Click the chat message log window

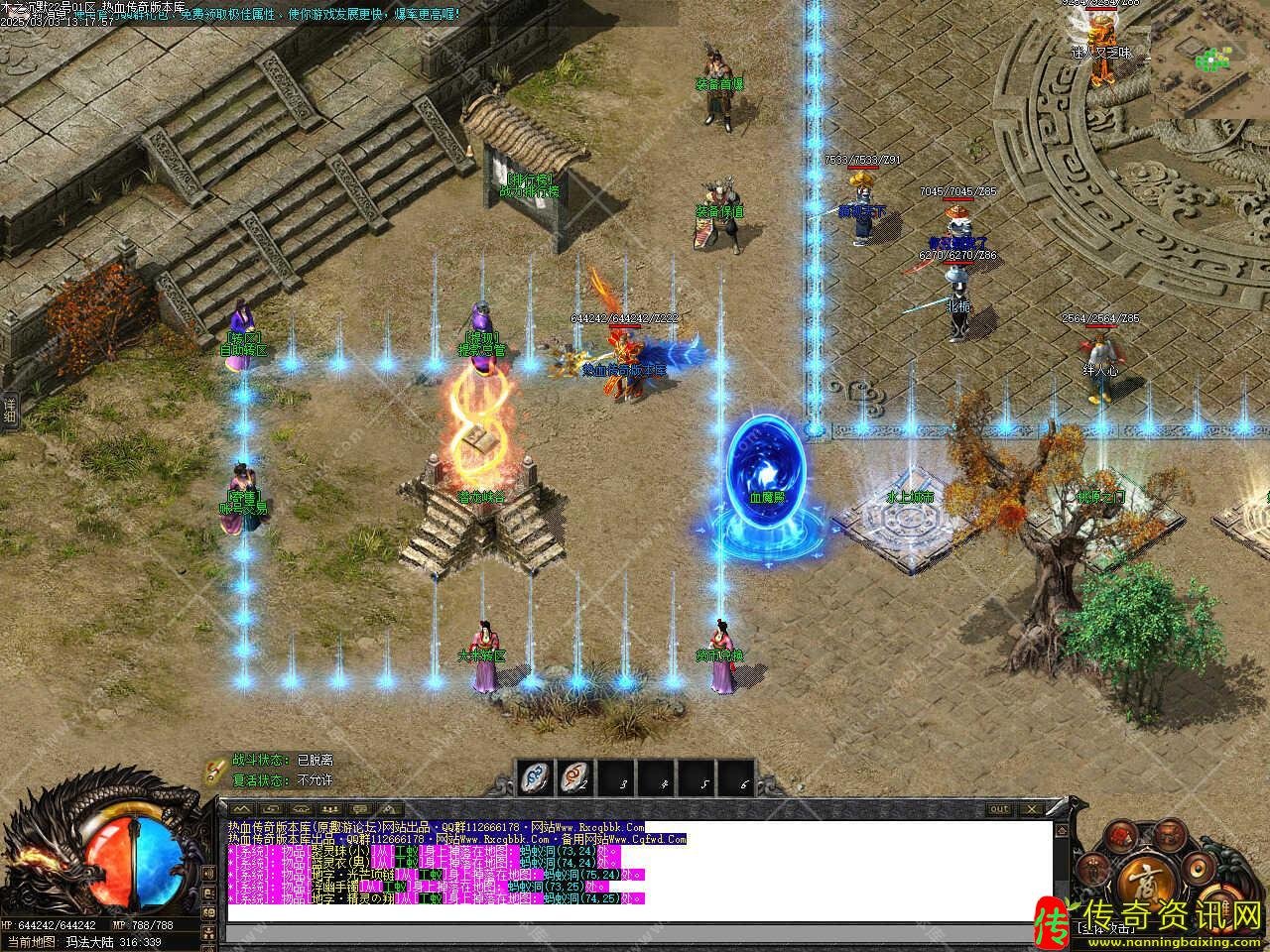[x=635, y=871]
